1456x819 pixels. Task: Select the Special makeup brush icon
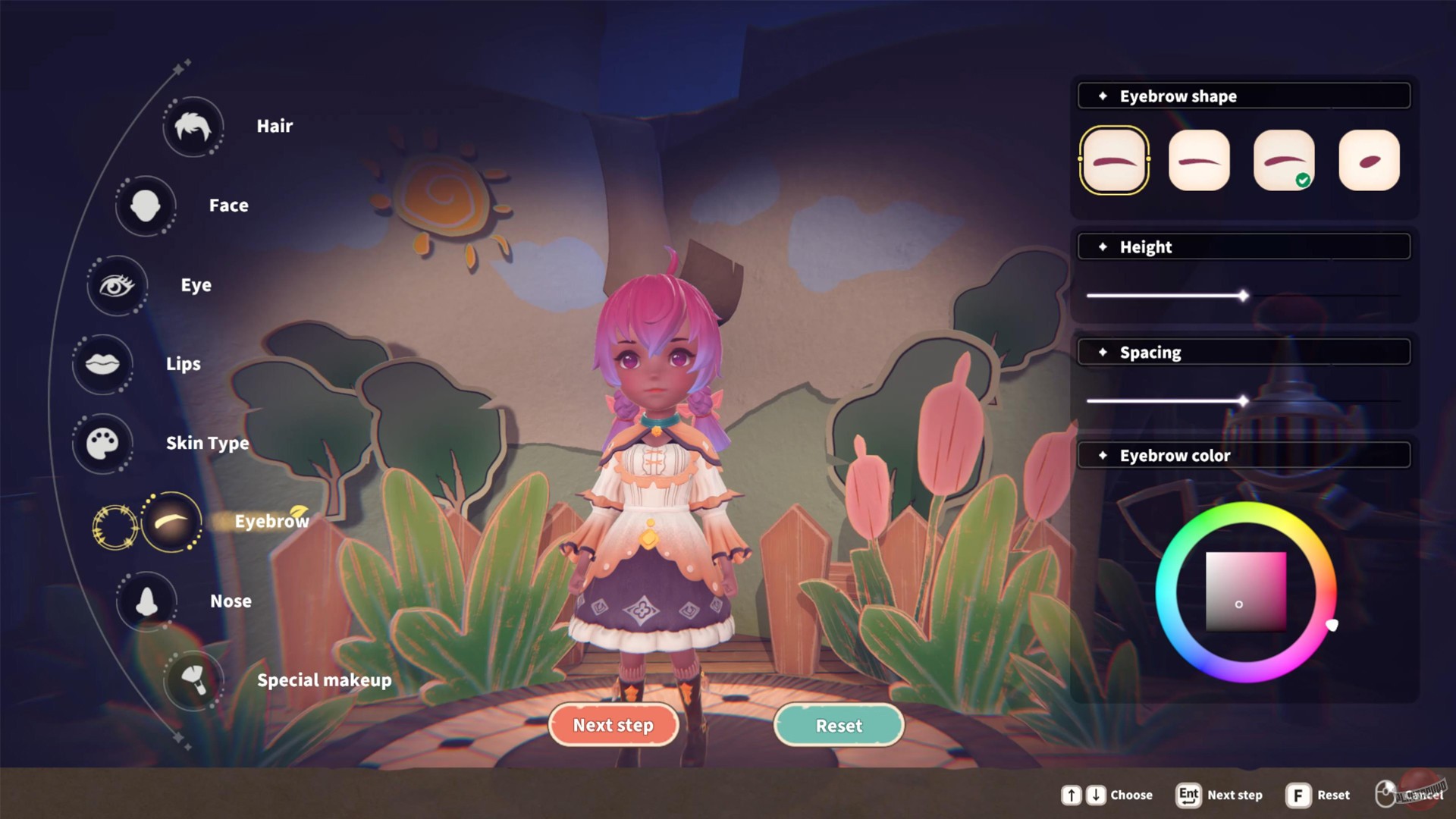pos(193,680)
